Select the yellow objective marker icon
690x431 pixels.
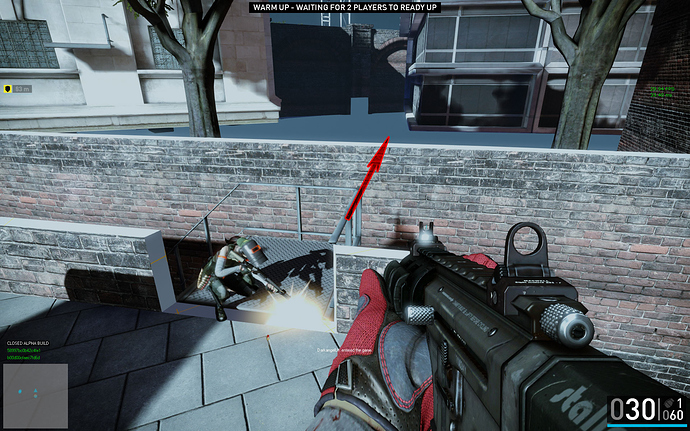point(6,88)
